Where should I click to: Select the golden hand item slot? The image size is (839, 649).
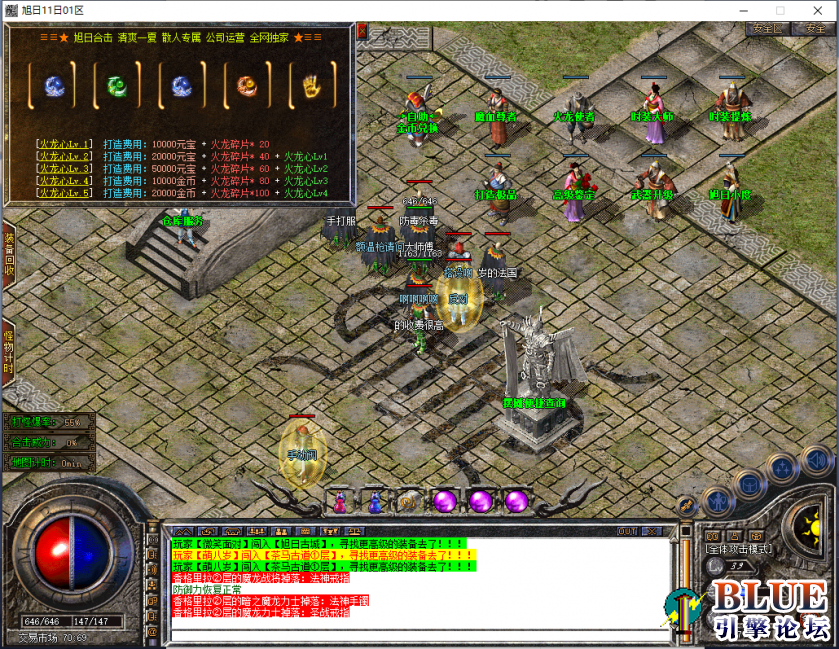[x=310, y=86]
